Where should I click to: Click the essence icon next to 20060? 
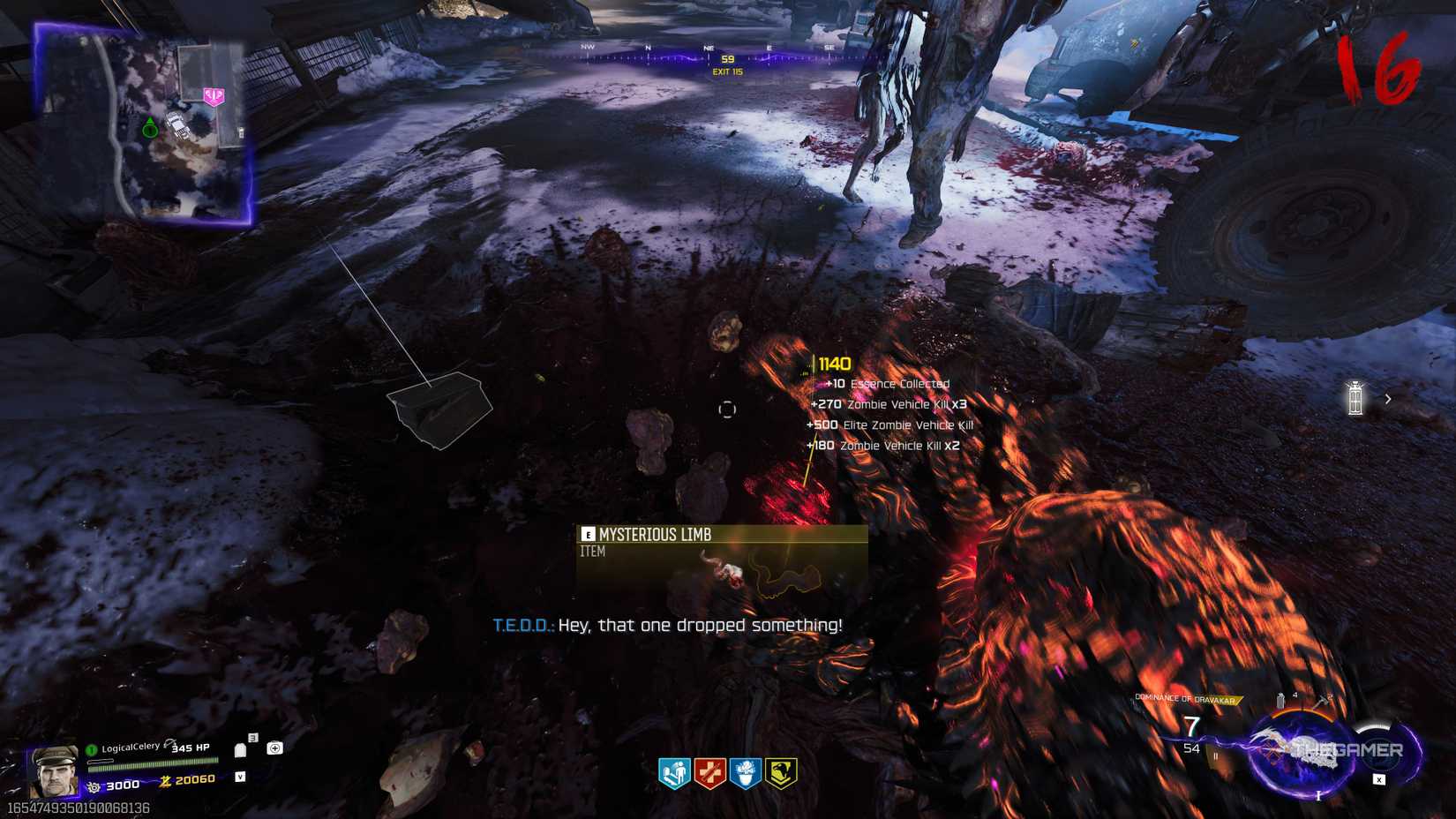166,781
